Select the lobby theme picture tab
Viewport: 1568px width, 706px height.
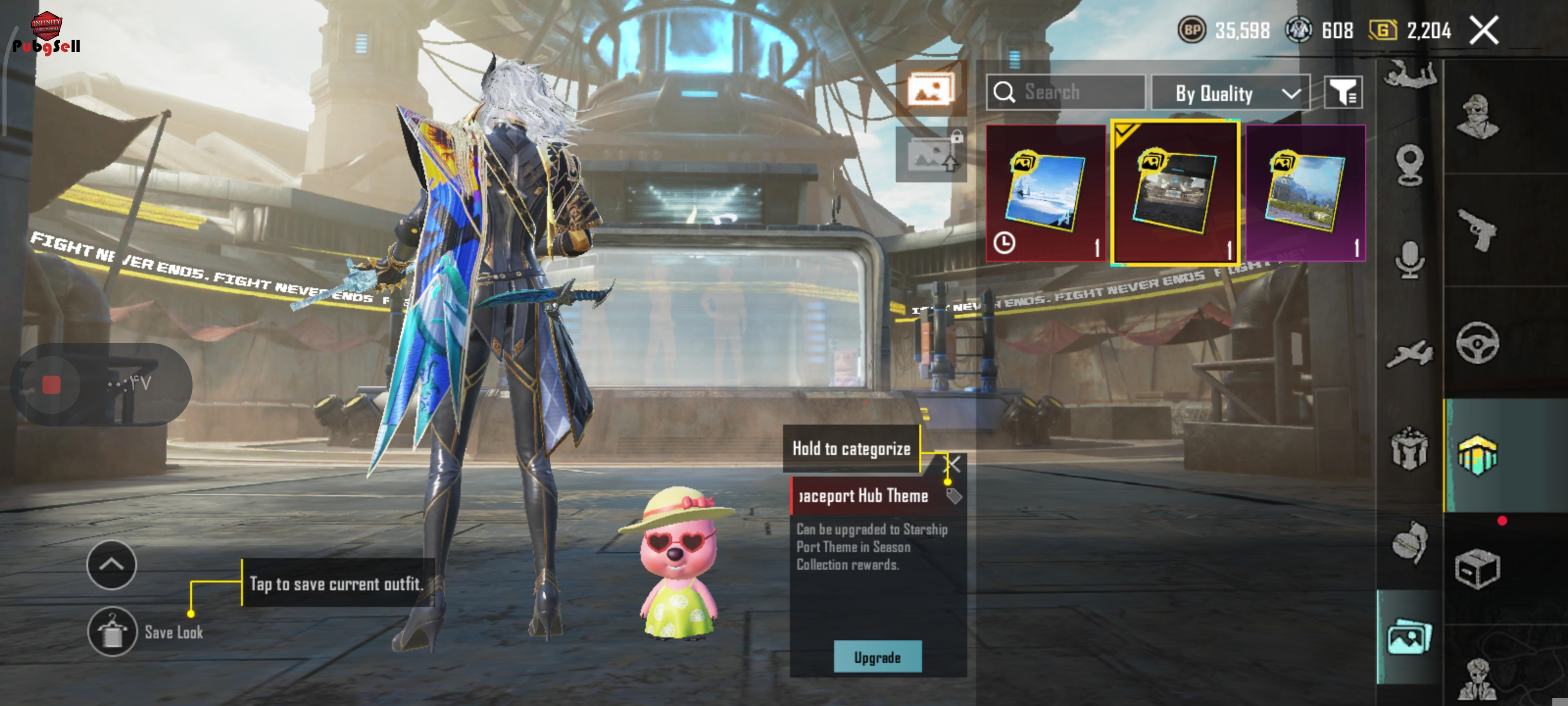pos(1409,638)
